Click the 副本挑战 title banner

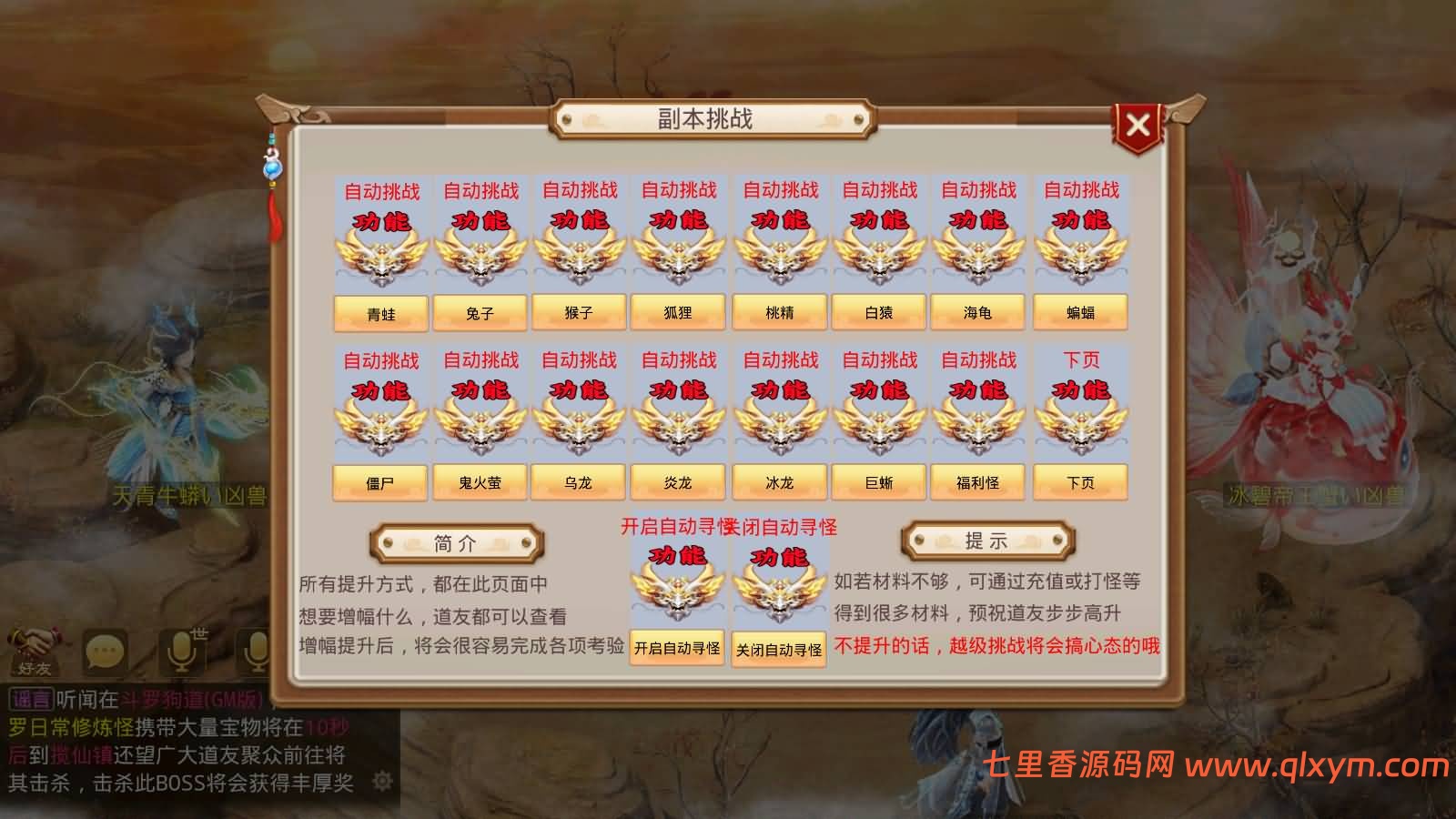(706, 117)
